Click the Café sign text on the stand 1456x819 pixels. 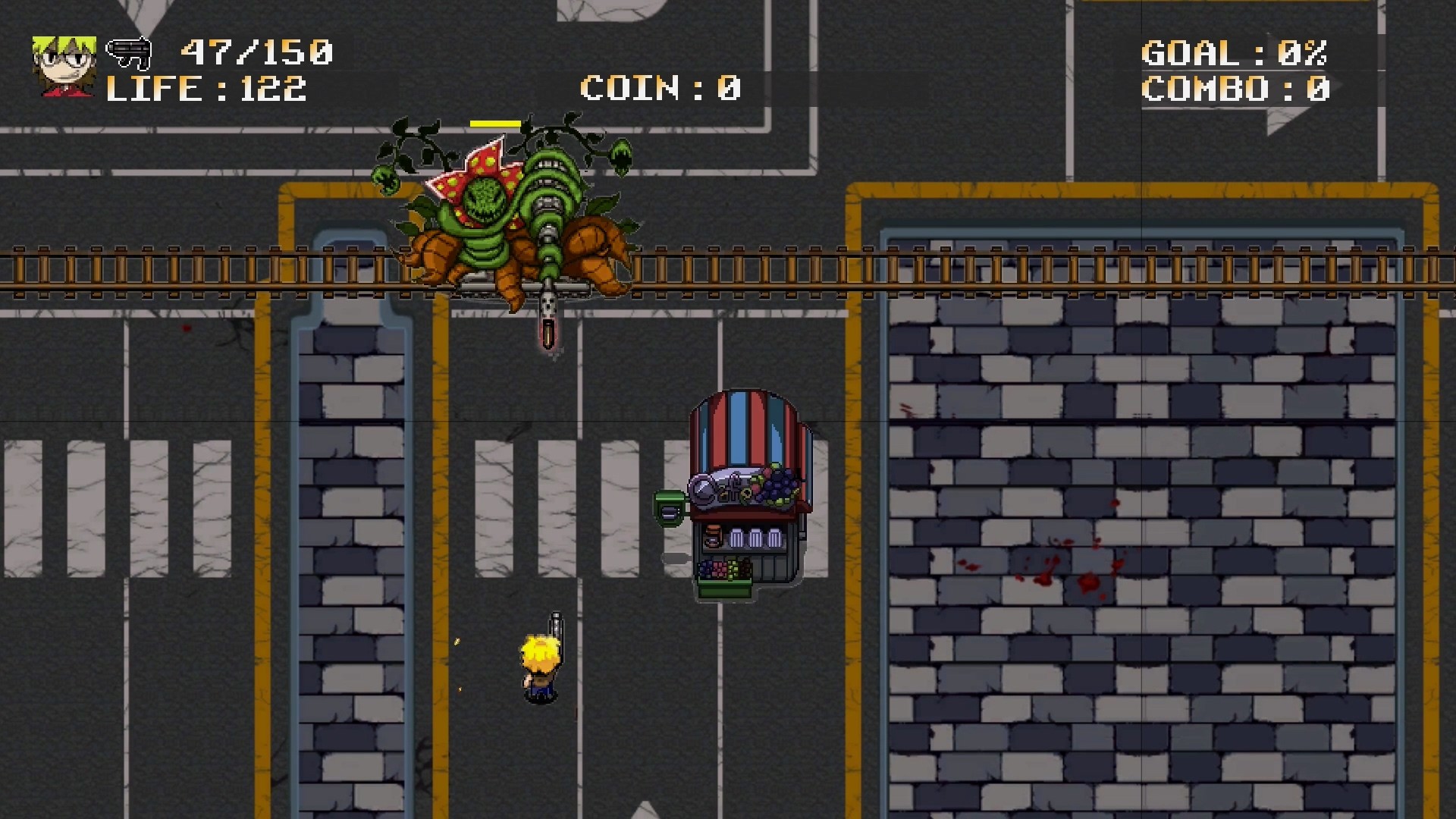click(720, 491)
